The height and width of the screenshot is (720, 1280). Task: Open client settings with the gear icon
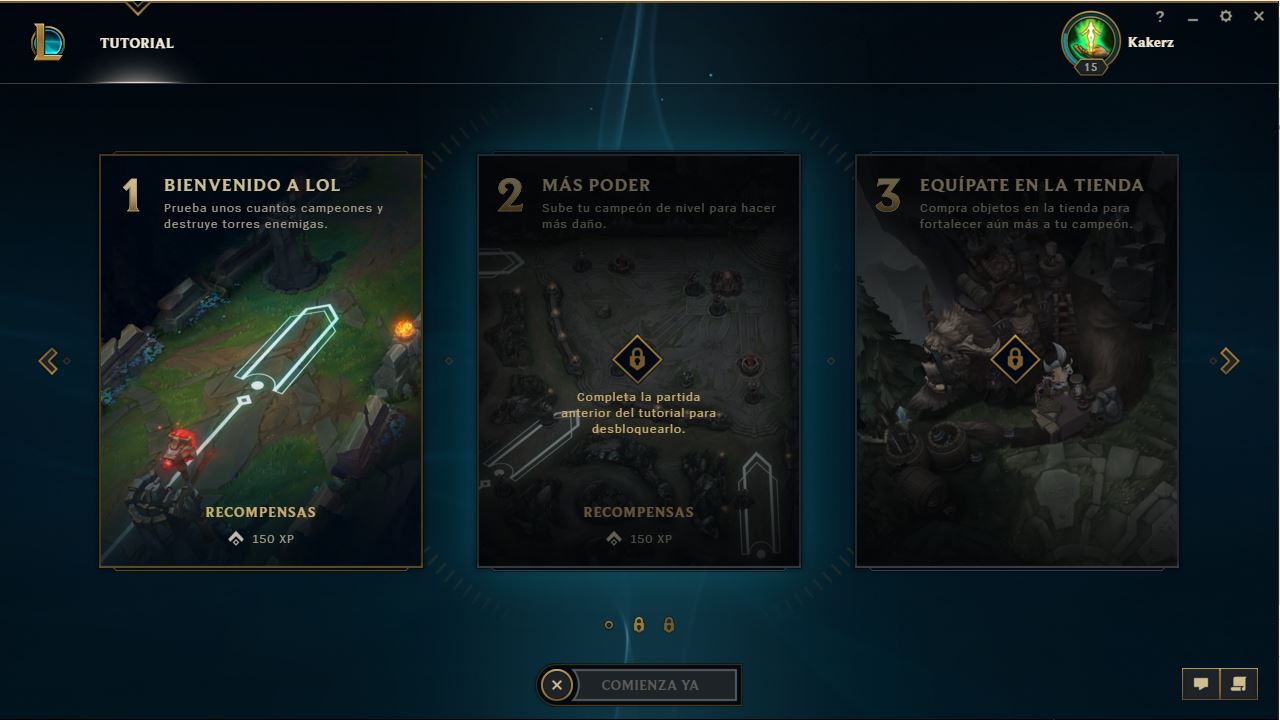1224,16
